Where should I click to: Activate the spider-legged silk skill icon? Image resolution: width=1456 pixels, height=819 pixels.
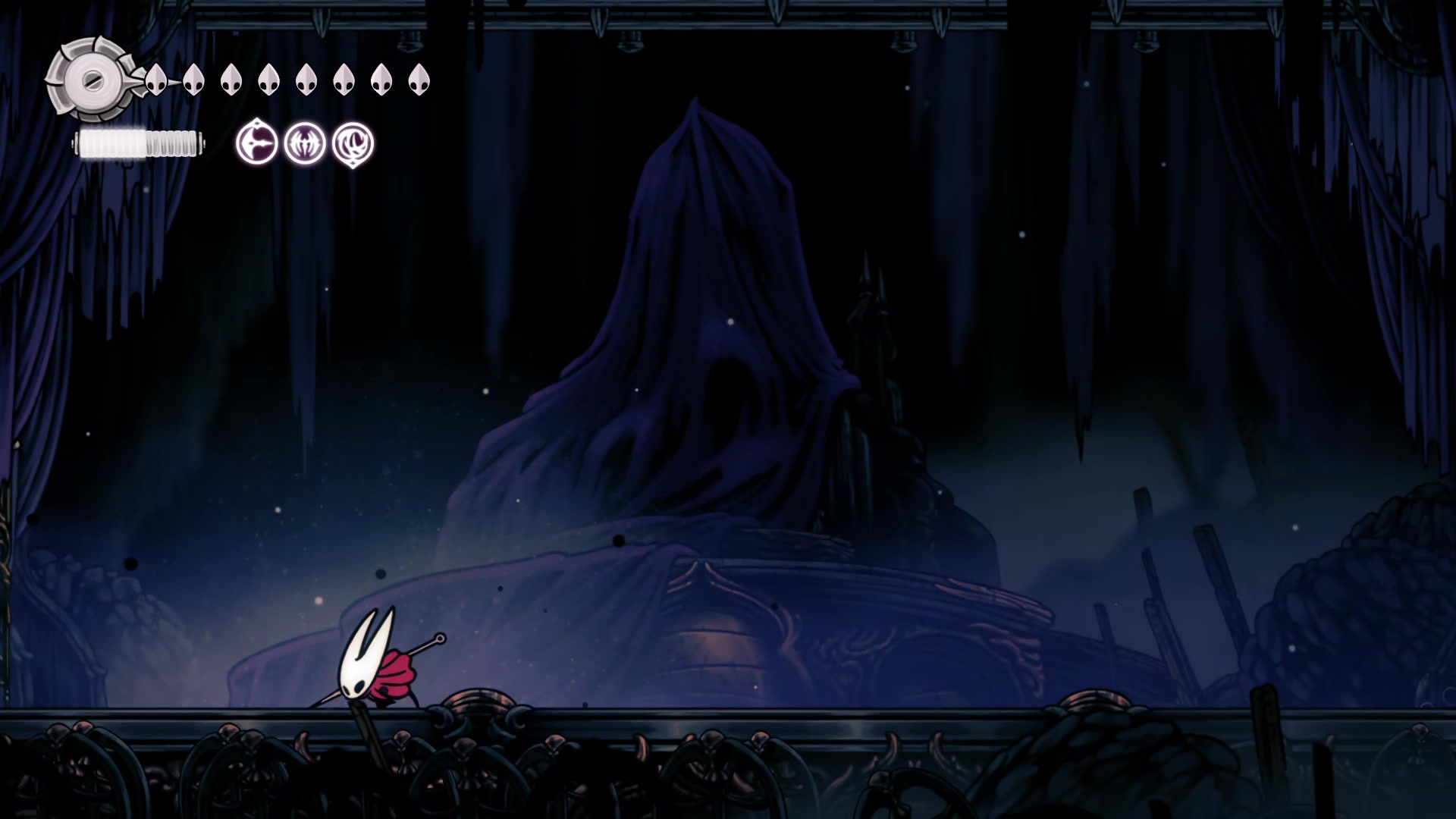click(305, 143)
